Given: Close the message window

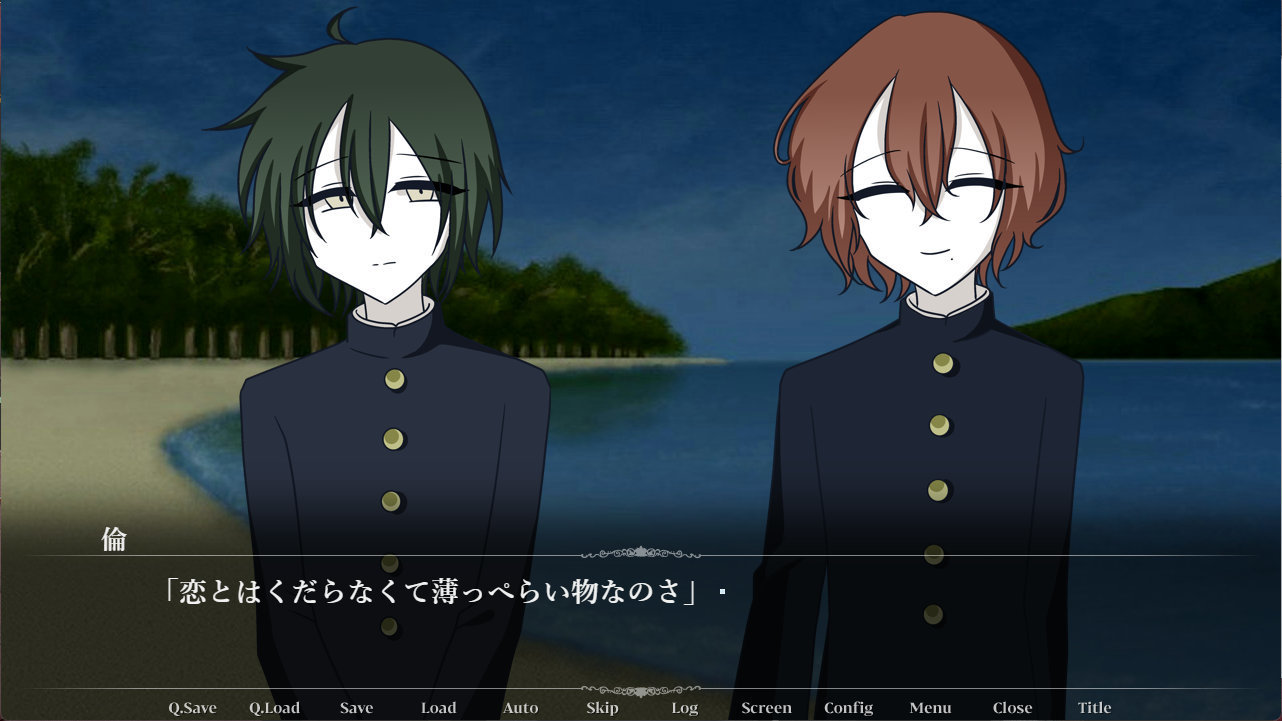Looking at the screenshot, I should 1011,707.
